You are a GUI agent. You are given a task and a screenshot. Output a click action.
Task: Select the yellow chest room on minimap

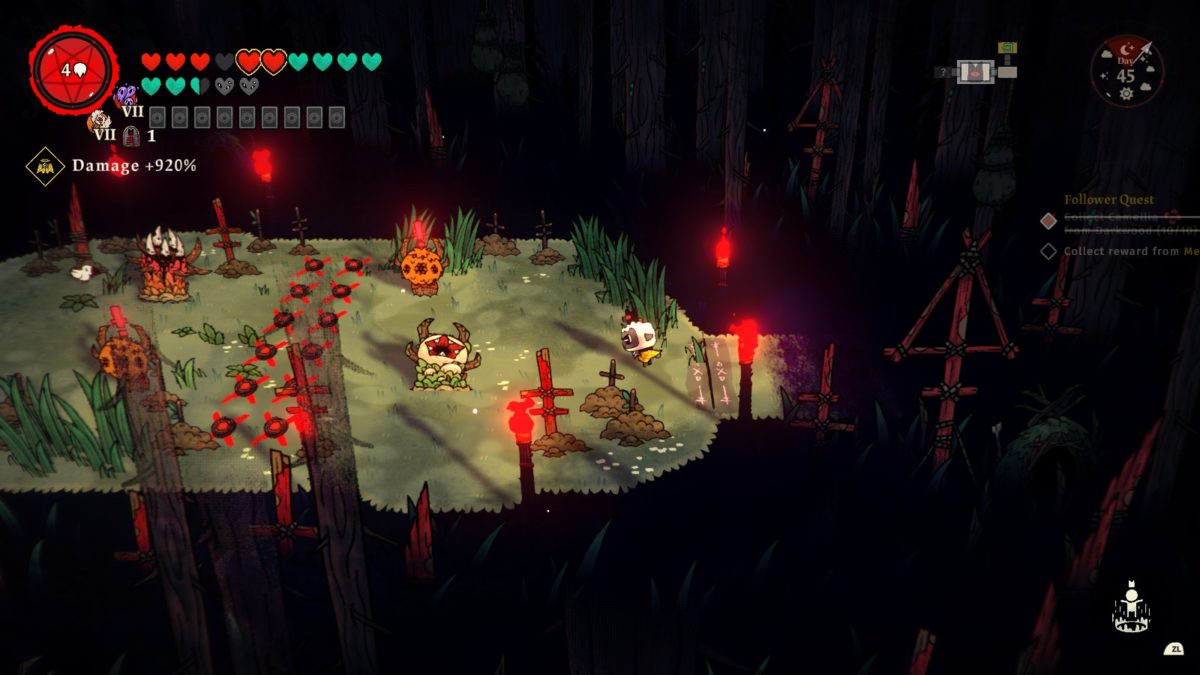(1007, 47)
